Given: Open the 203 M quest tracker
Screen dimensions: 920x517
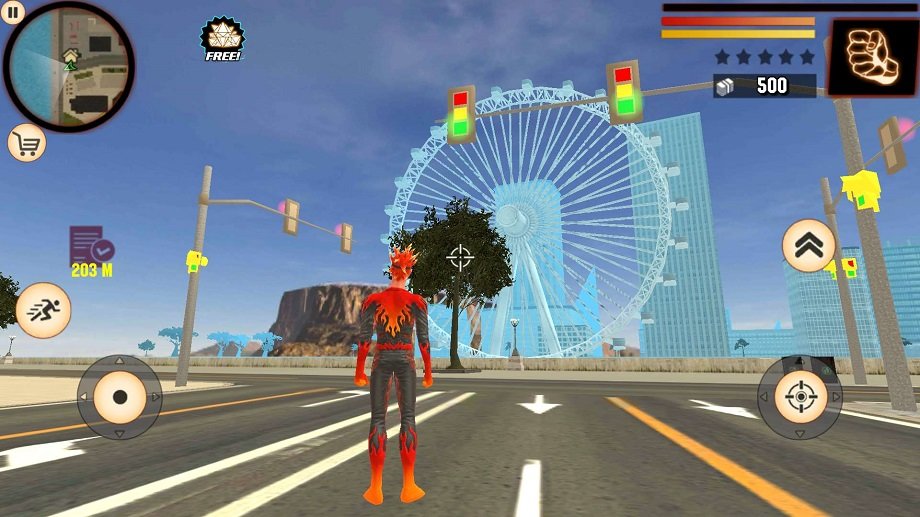Looking at the screenshot, I should point(91,250).
